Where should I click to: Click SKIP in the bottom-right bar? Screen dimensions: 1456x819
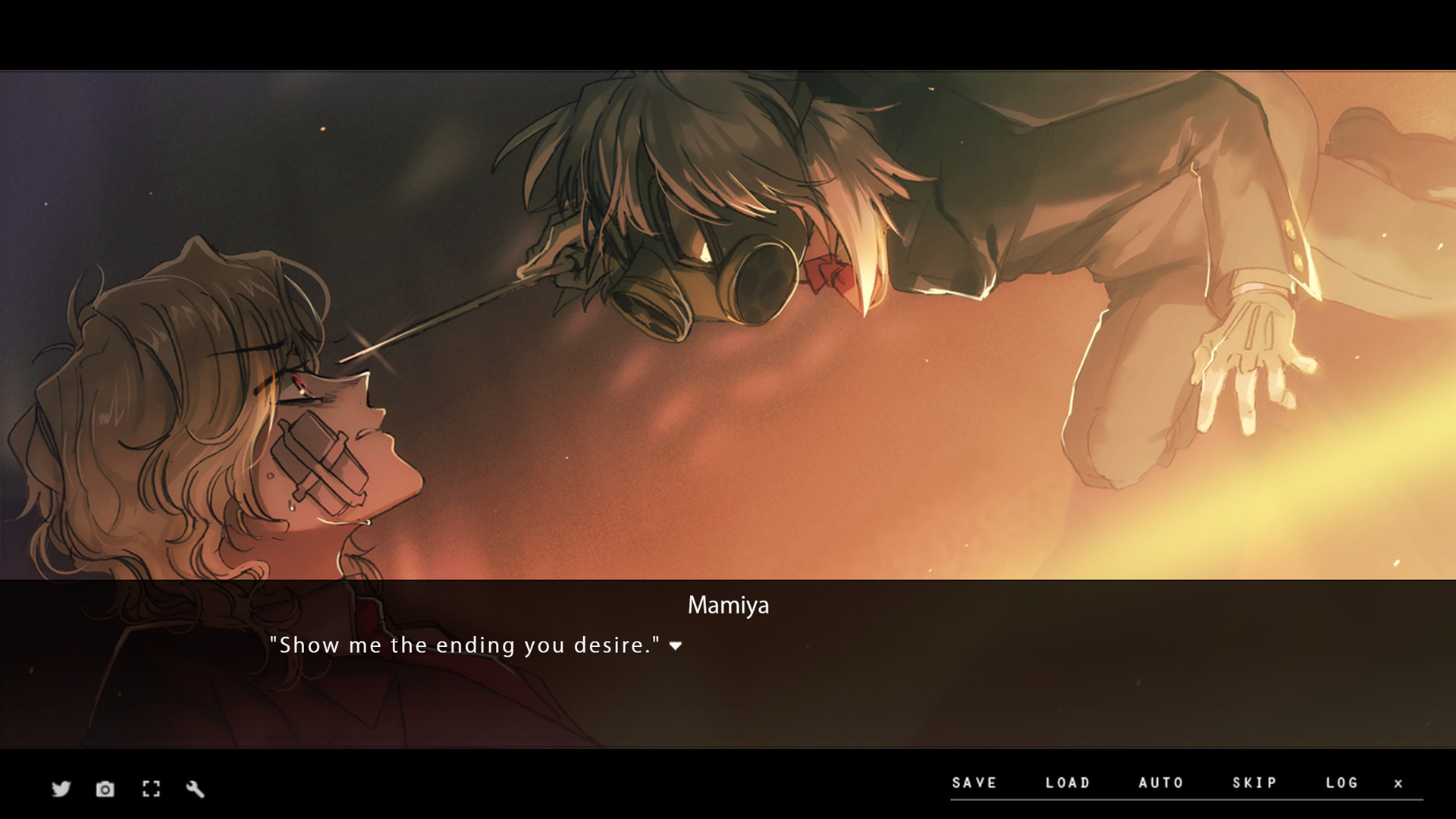1253,783
